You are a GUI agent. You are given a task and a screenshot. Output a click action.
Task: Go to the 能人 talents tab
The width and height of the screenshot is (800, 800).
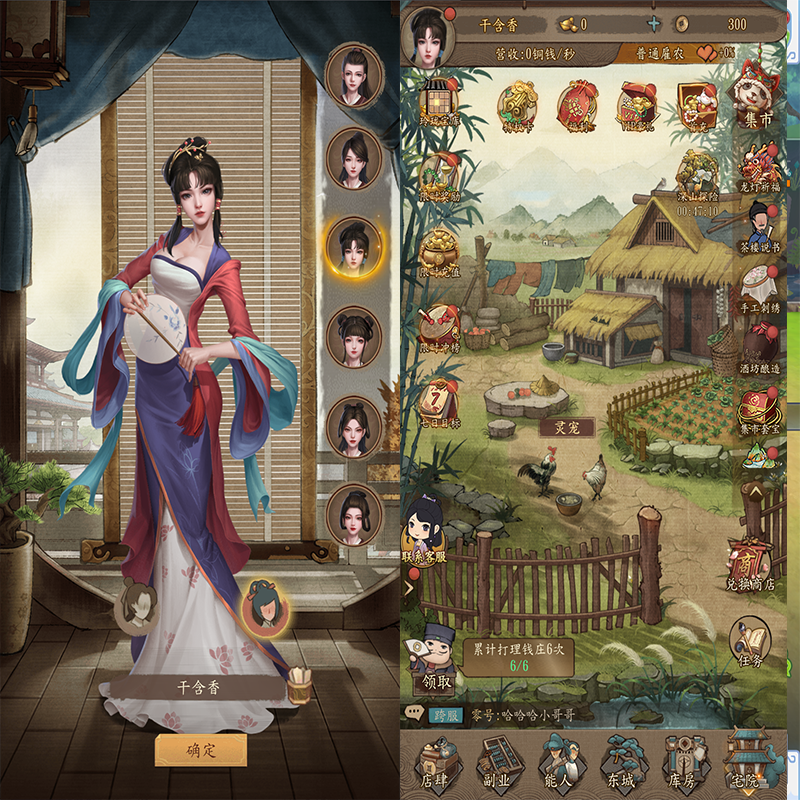tap(561, 766)
